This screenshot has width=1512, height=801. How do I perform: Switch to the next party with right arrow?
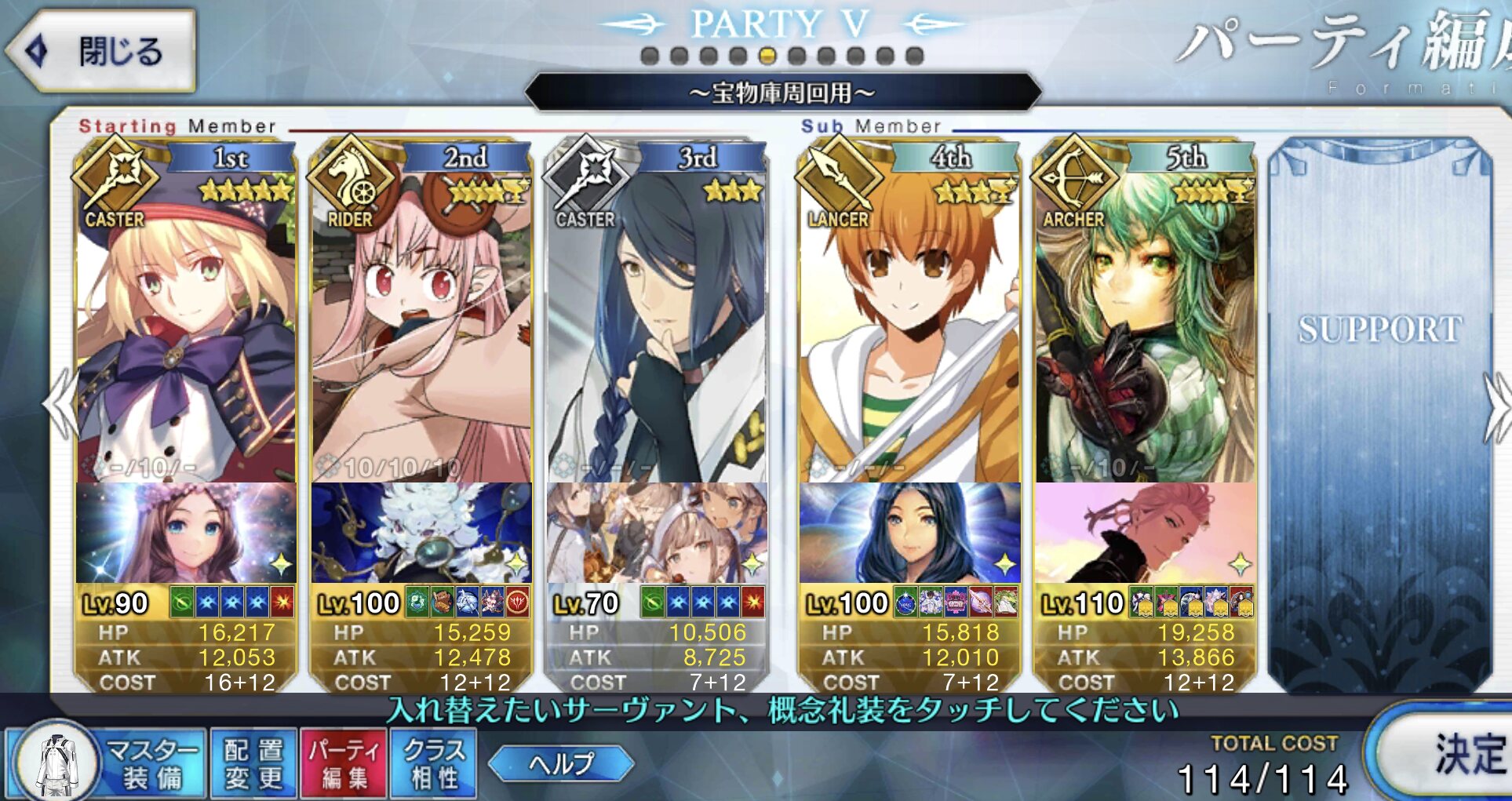click(1497, 406)
